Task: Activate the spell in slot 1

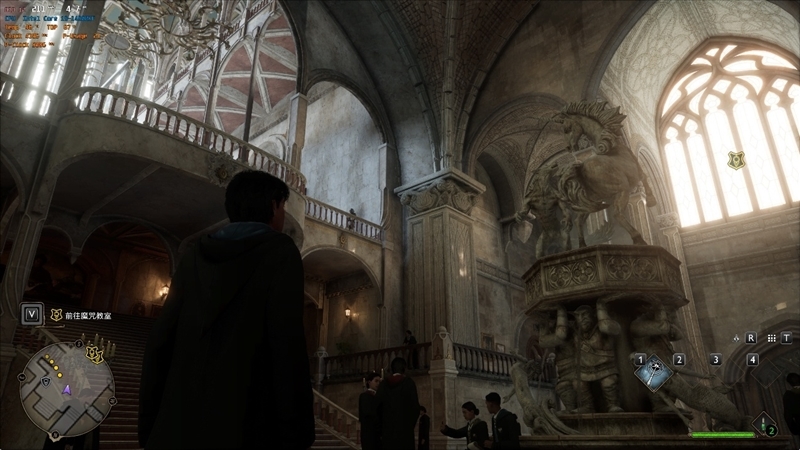Action: [x=653, y=373]
